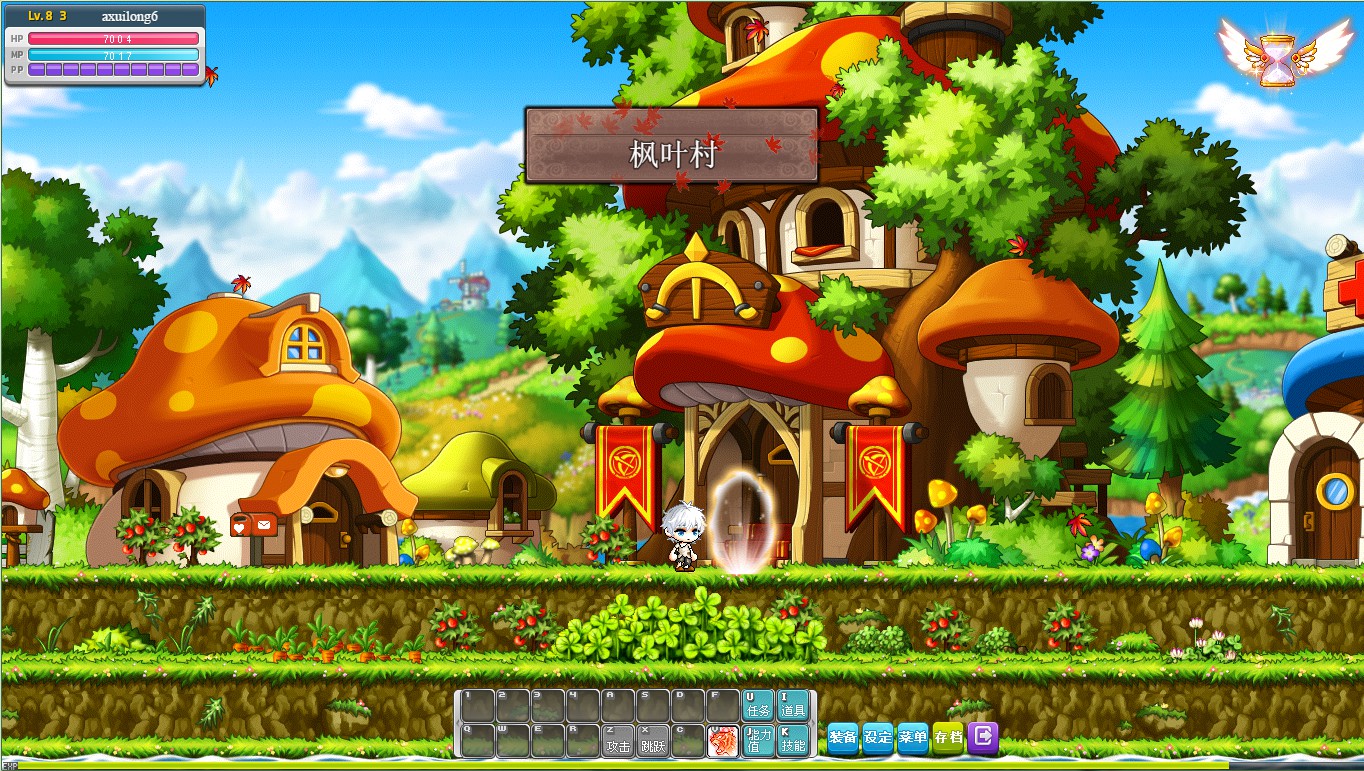Screen dimensions: 1364x771
Task: Open the 装备 equipment window
Action: tap(843, 738)
